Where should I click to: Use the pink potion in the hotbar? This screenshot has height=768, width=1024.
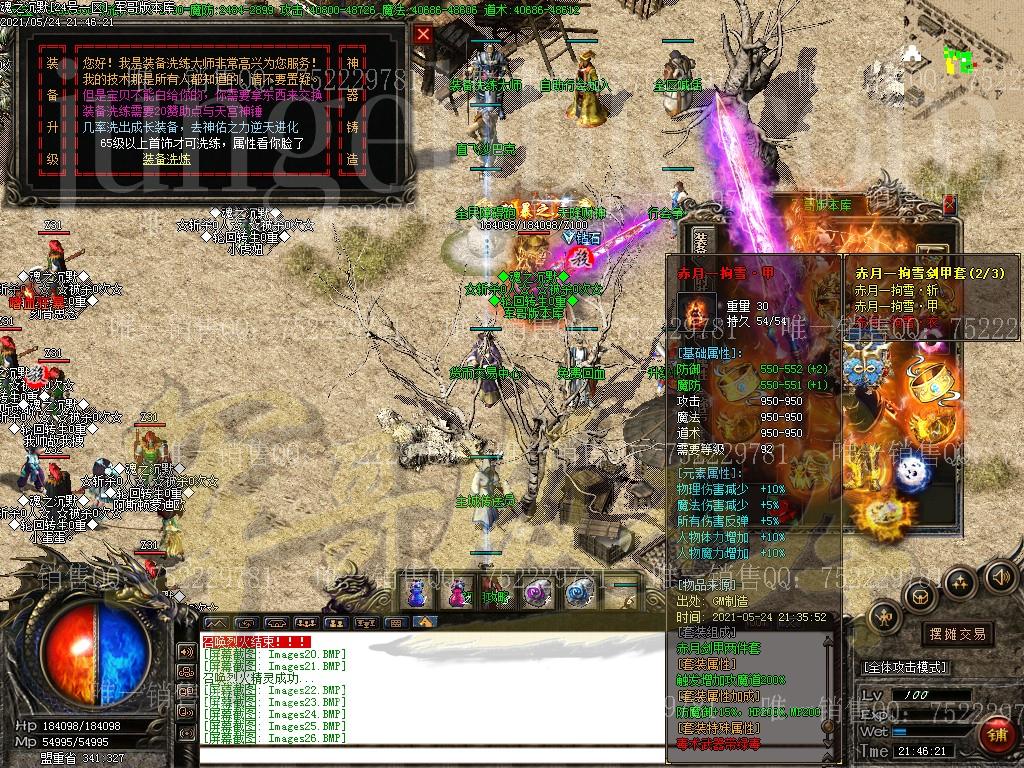coord(458,593)
